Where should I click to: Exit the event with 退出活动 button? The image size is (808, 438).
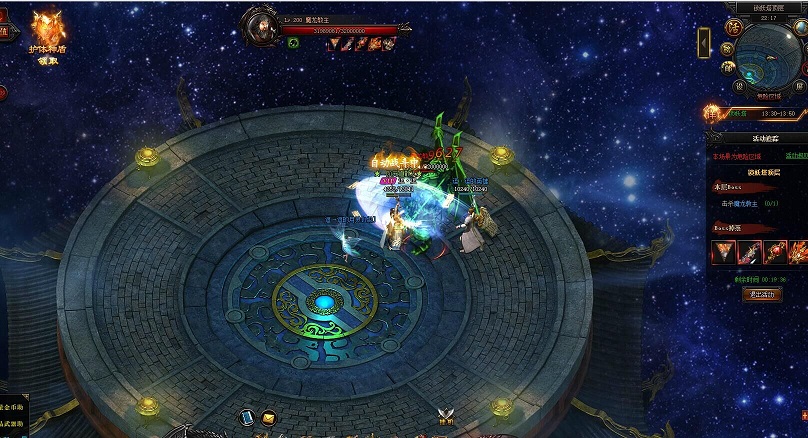[762, 294]
